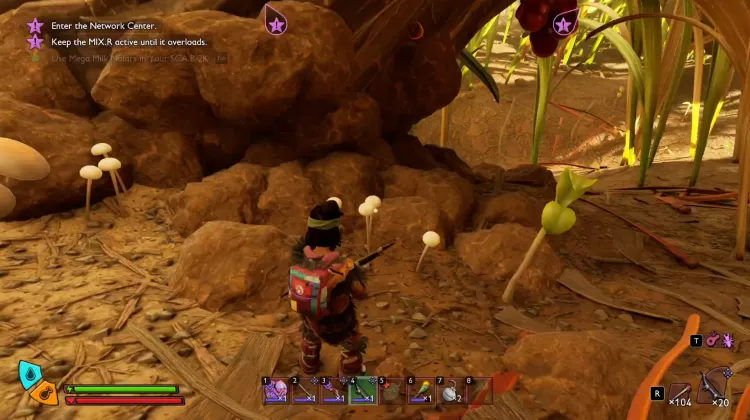Viewport: 750px width, 420px height.
Task: Select the highlighted hotbar slot 4
Action: pyautogui.click(x=362, y=390)
